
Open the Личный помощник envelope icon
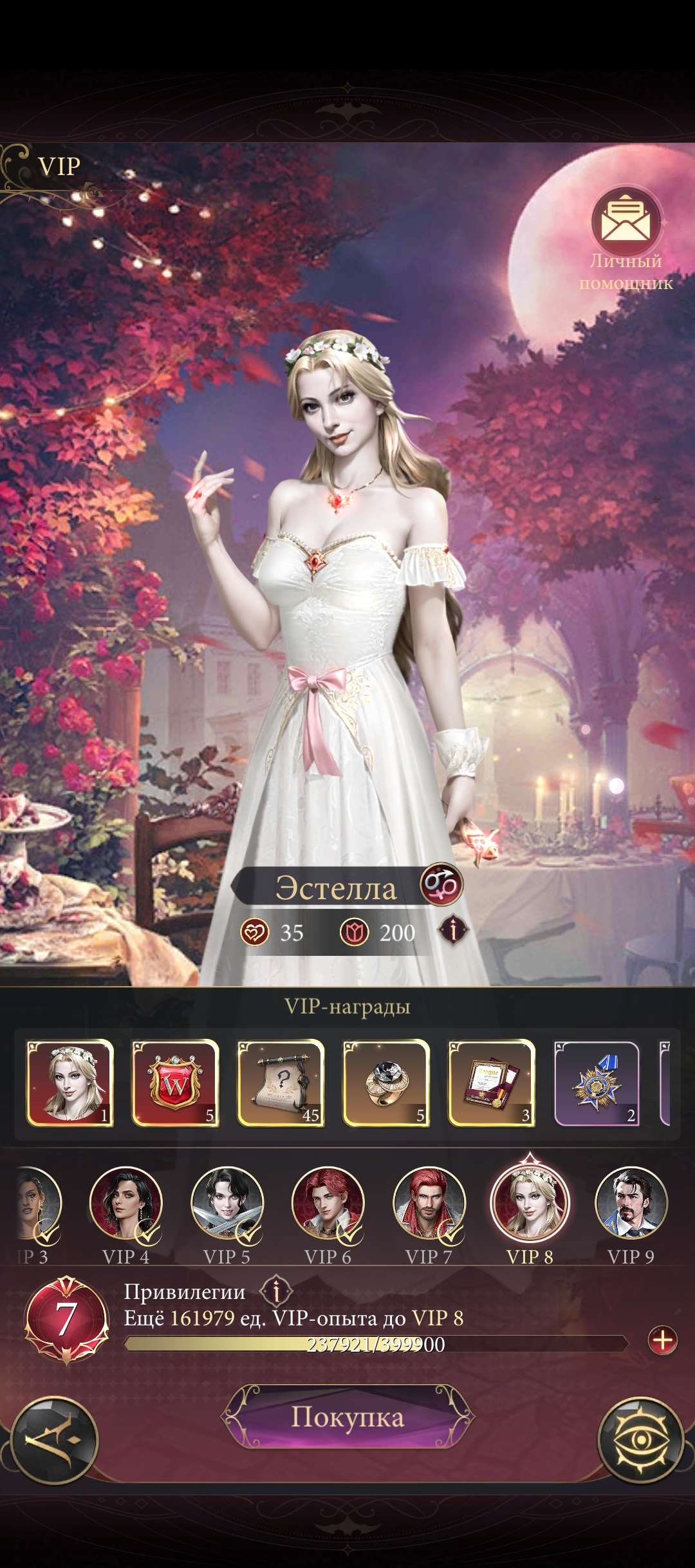click(x=625, y=222)
